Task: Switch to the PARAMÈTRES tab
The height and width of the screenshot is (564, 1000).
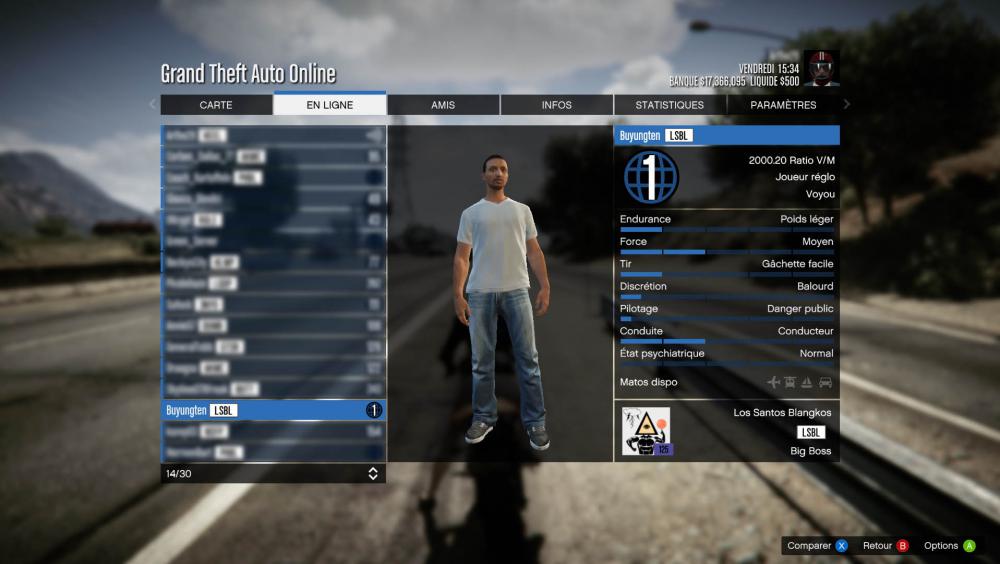Action: click(x=783, y=105)
